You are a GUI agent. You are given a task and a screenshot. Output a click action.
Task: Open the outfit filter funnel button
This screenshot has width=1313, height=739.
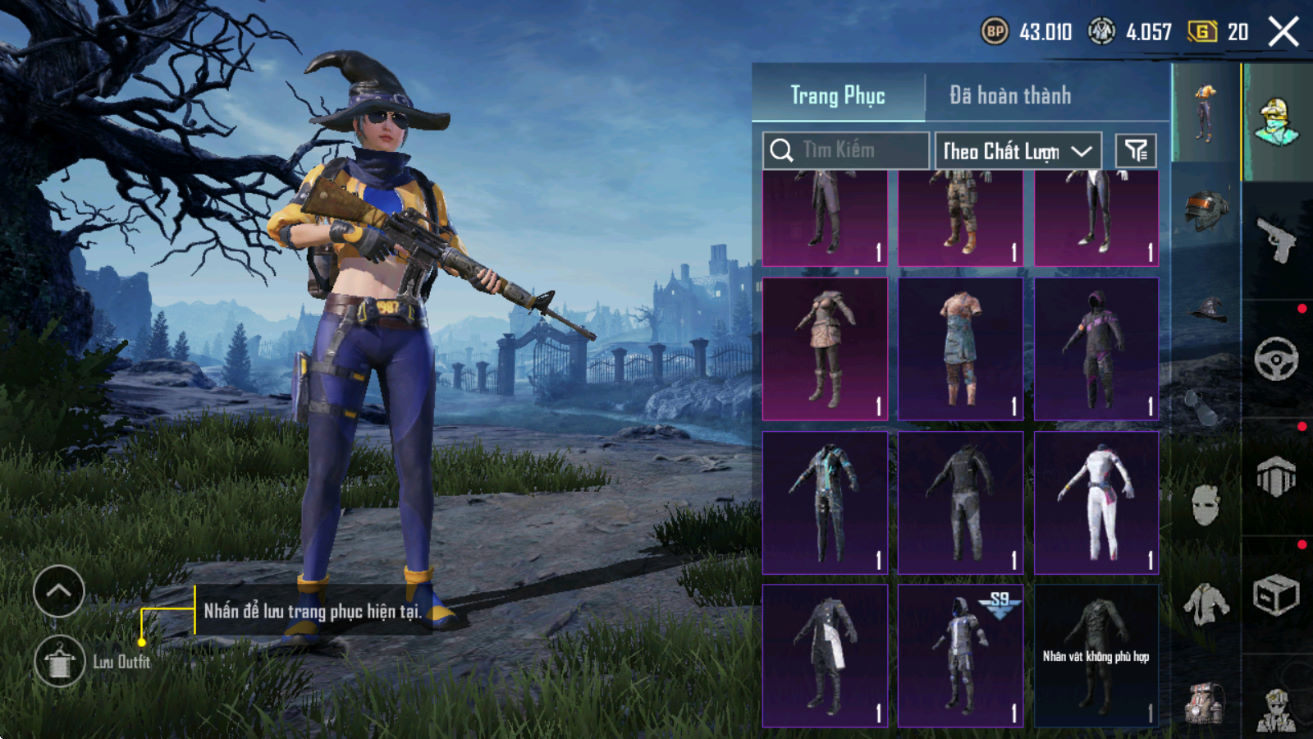click(1135, 151)
